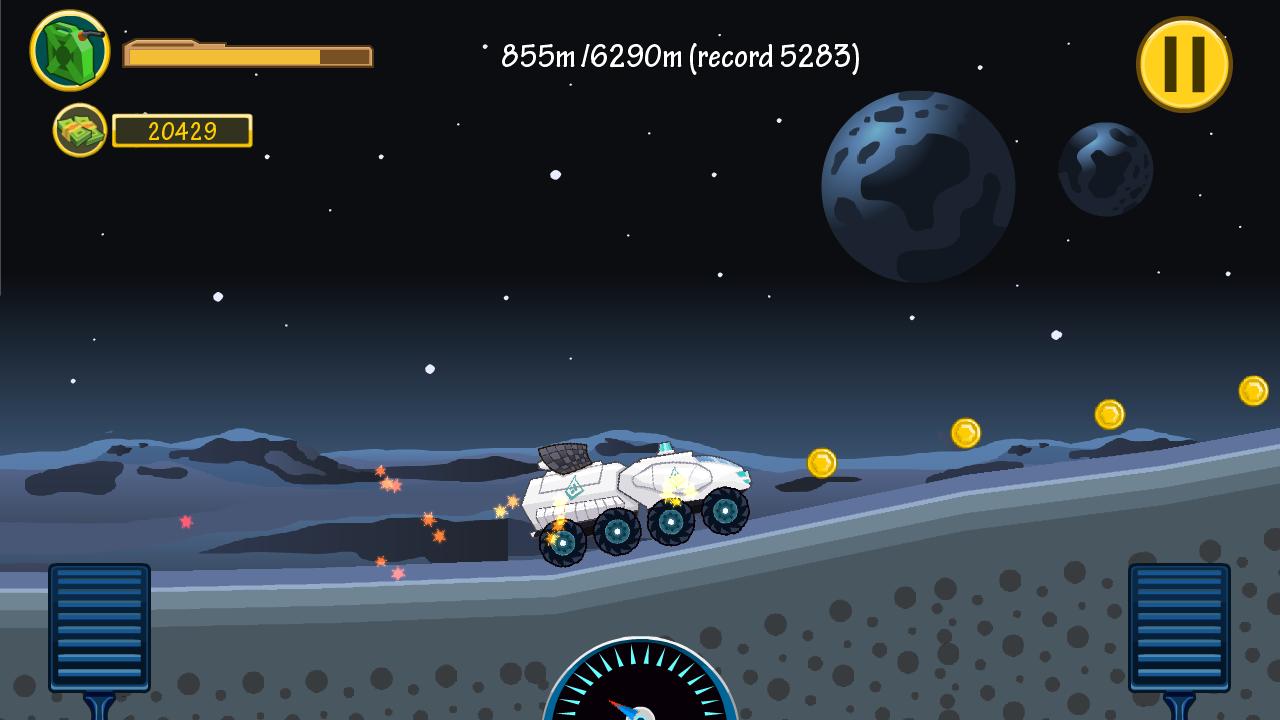Click the coin amount field showing 20429
The width and height of the screenshot is (1280, 720).
point(182,130)
